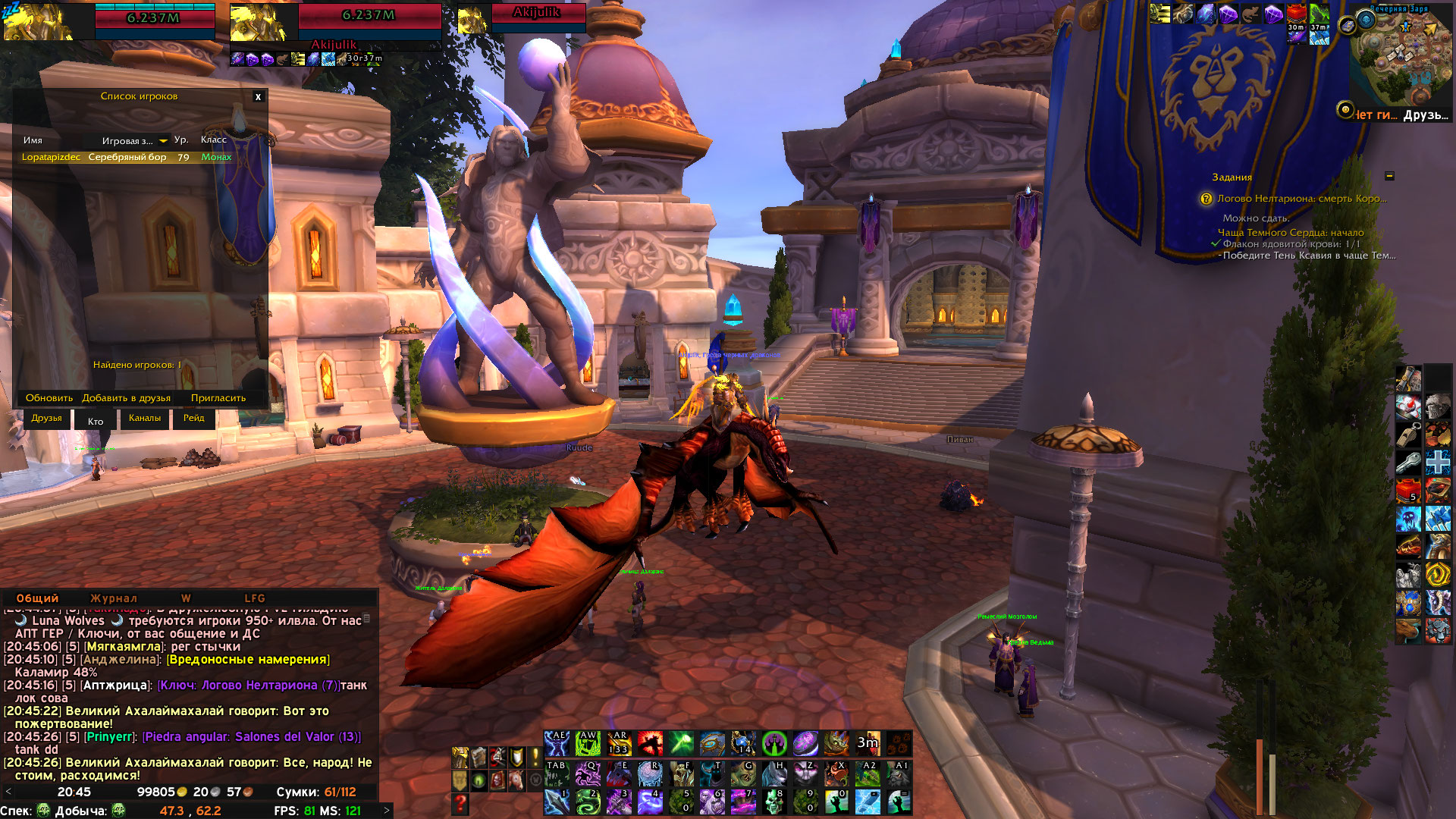The width and height of the screenshot is (1456, 819).
Task: Activate the red question mark help button
Action: pos(460,803)
